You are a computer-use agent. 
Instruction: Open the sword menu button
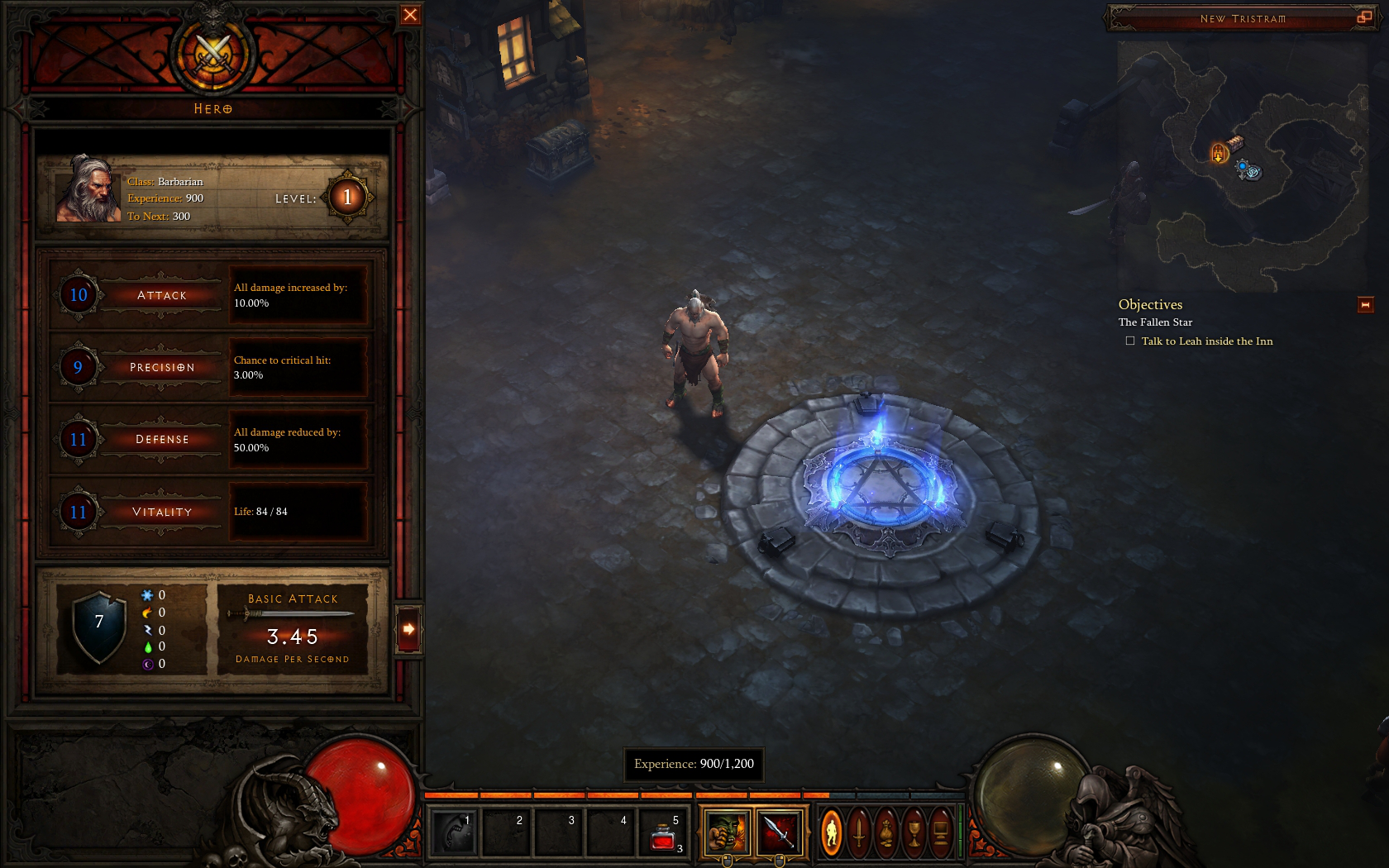pyautogui.click(x=859, y=832)
